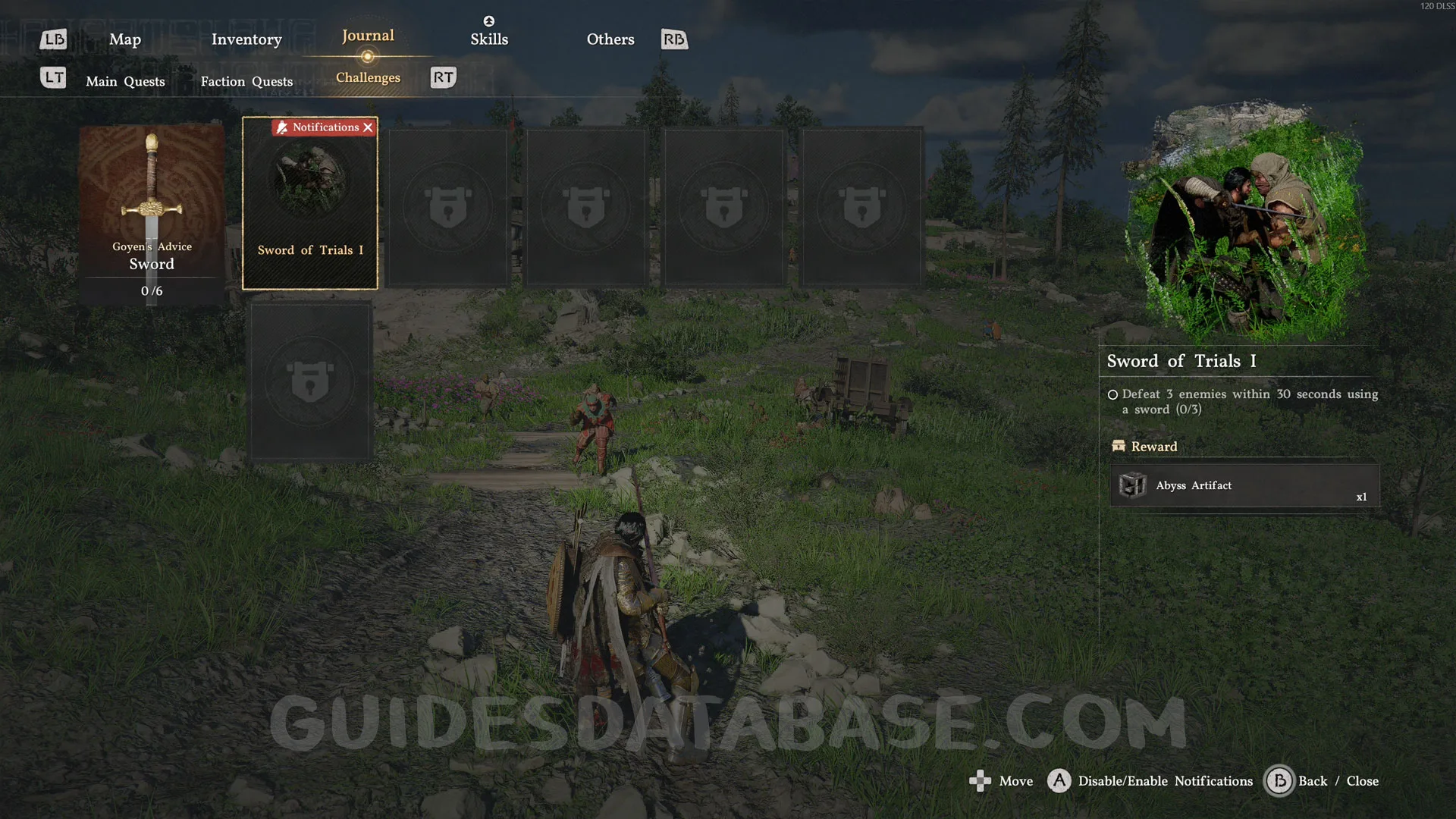1456x819 pixels.
Task: Click Disable/Enable Notifications
Action: tap(1165, 781)
